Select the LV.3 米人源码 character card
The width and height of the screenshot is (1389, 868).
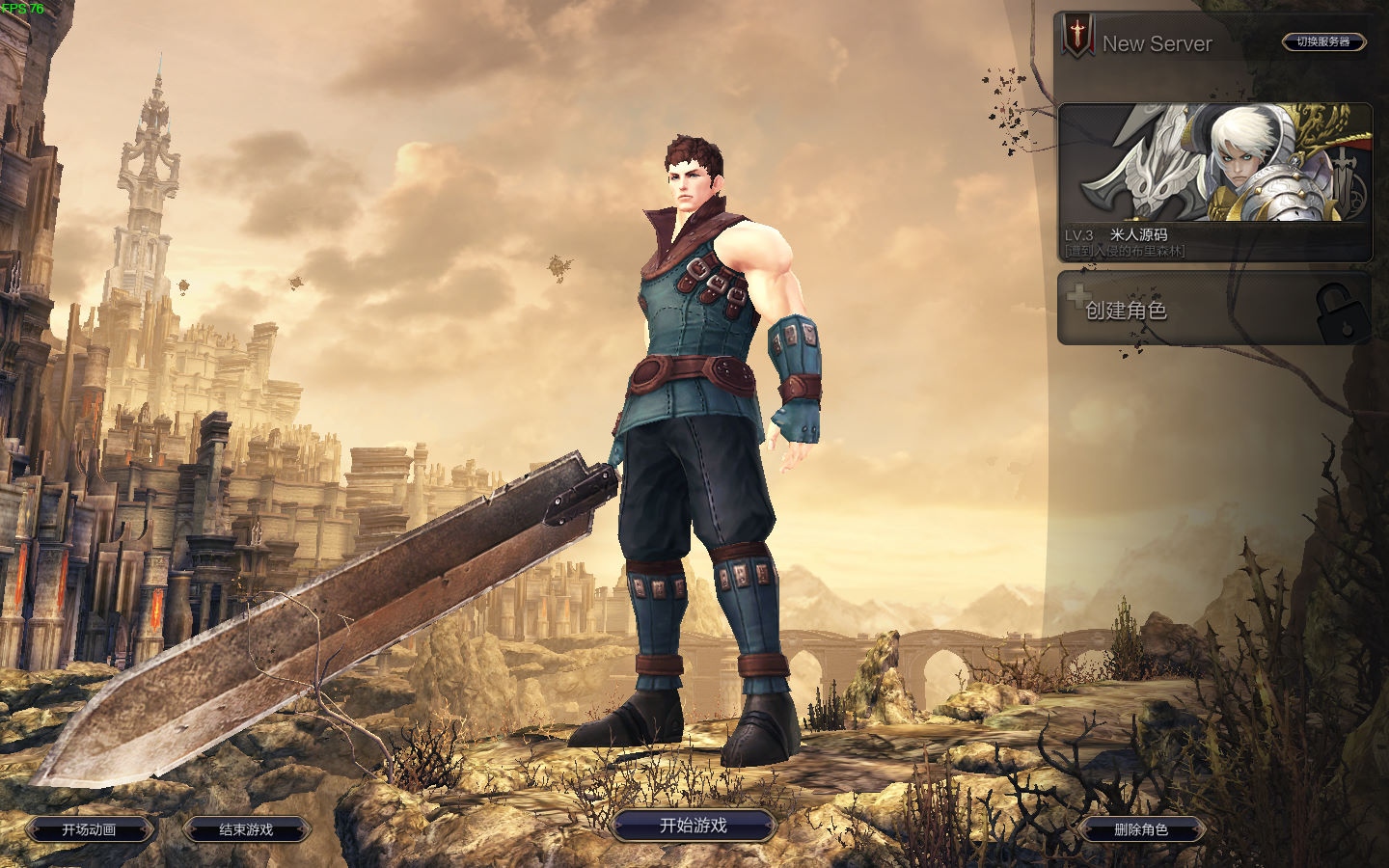pyautogui.click(x=1214, y=181)
